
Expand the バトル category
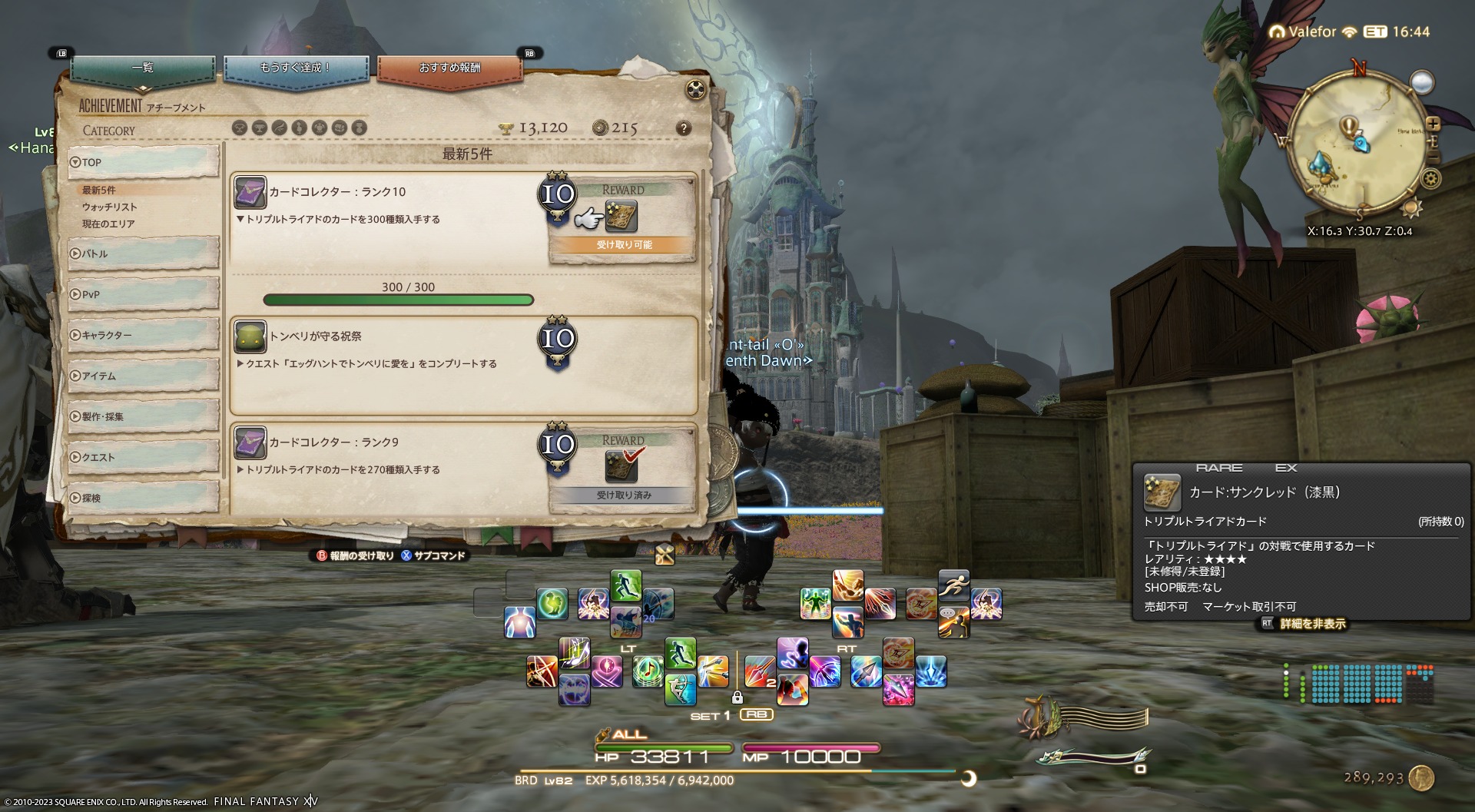click(x=143, y=254)
